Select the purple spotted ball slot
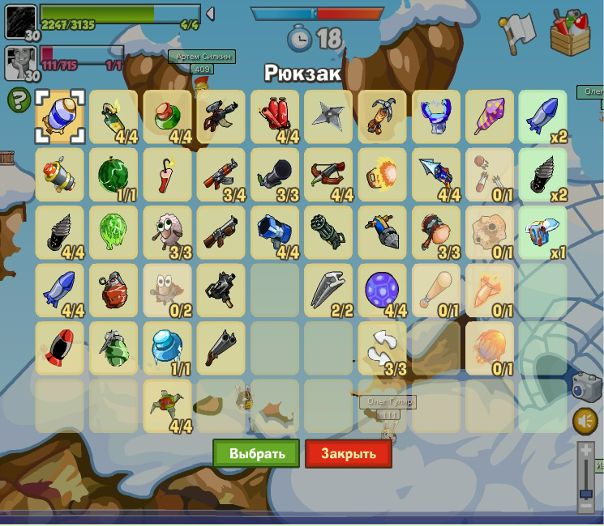Viewport: 604px width, 526px height. [x=383, y=290]
